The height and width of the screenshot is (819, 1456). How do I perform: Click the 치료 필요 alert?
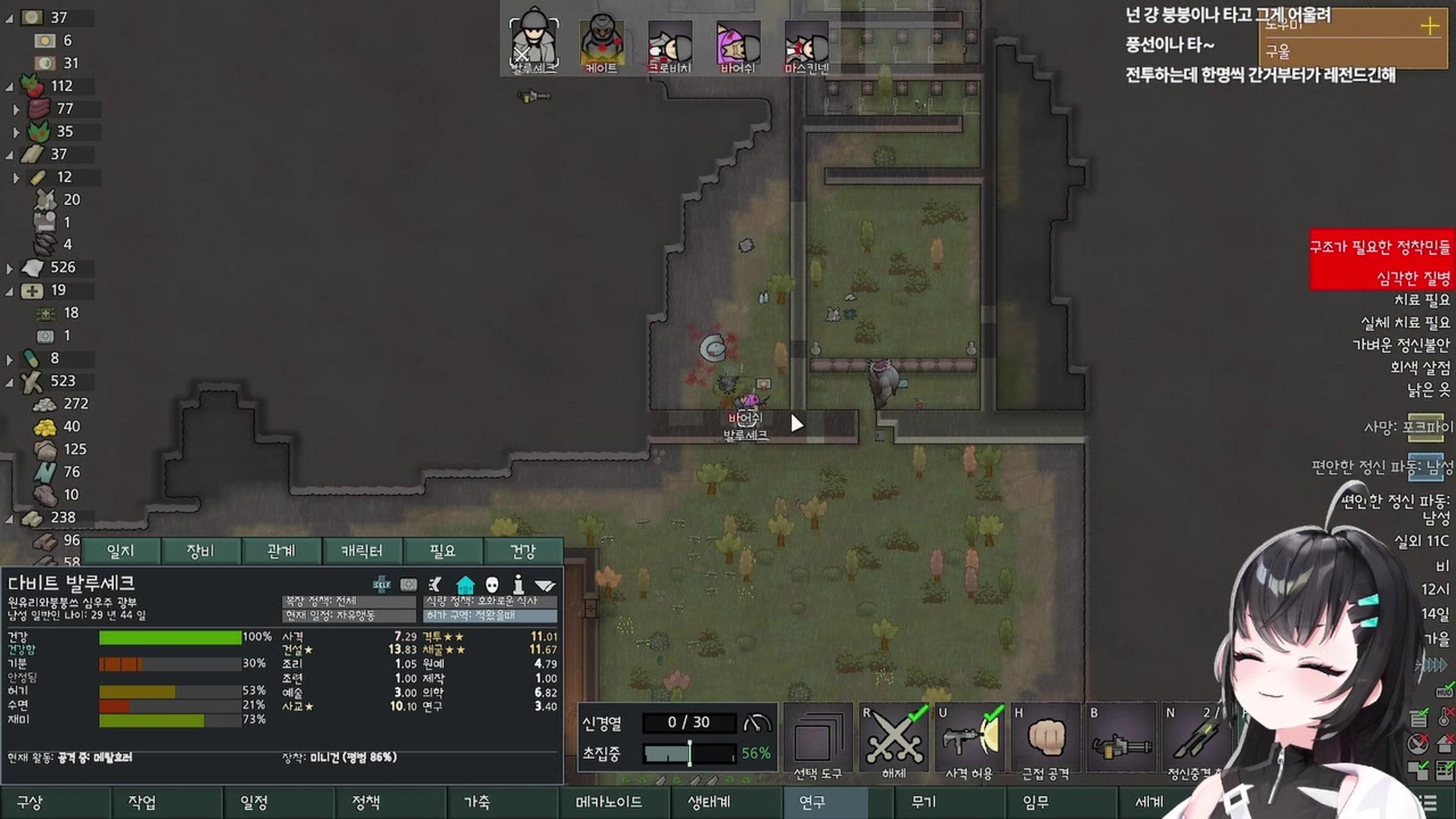tap(1421, 300)
